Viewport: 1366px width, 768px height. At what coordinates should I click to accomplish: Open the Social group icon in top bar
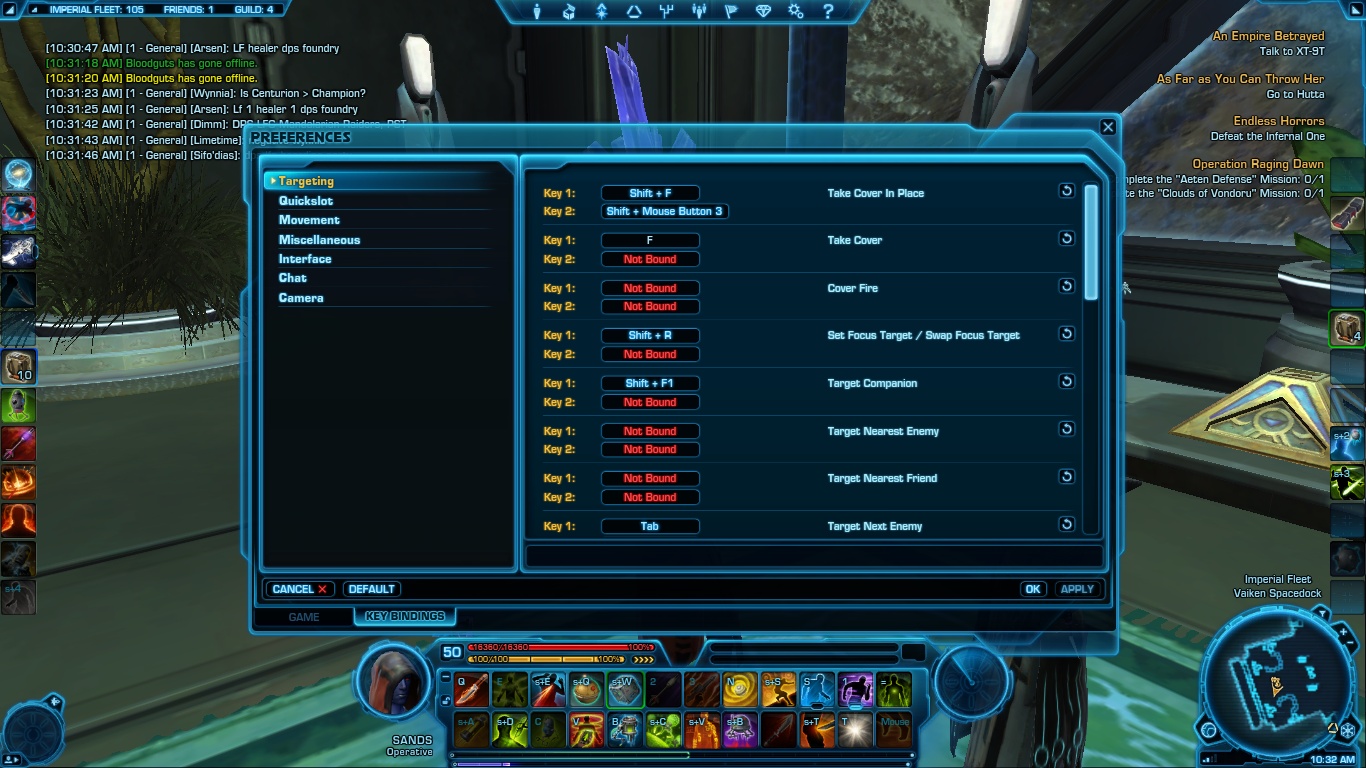(x=699, y=12)
